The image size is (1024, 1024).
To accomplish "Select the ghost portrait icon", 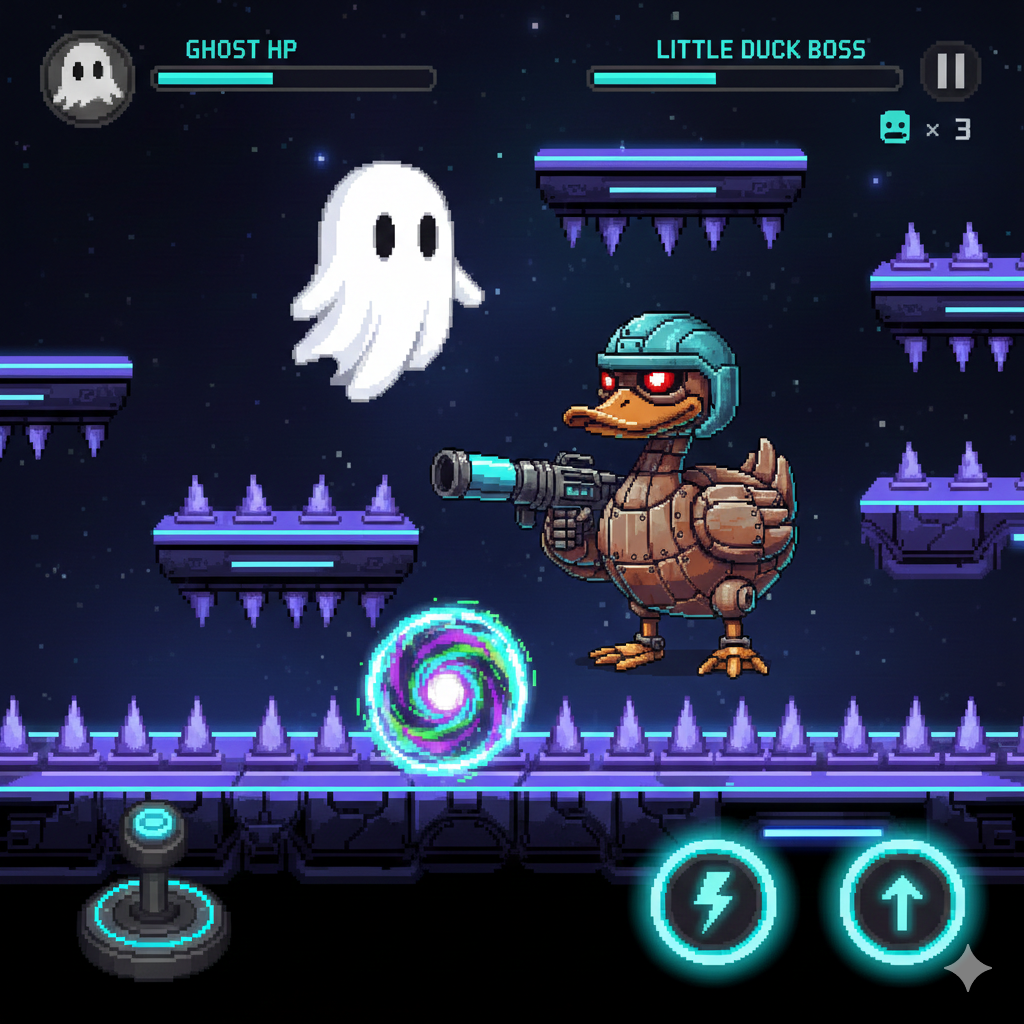I will click(x=88, y=78).
